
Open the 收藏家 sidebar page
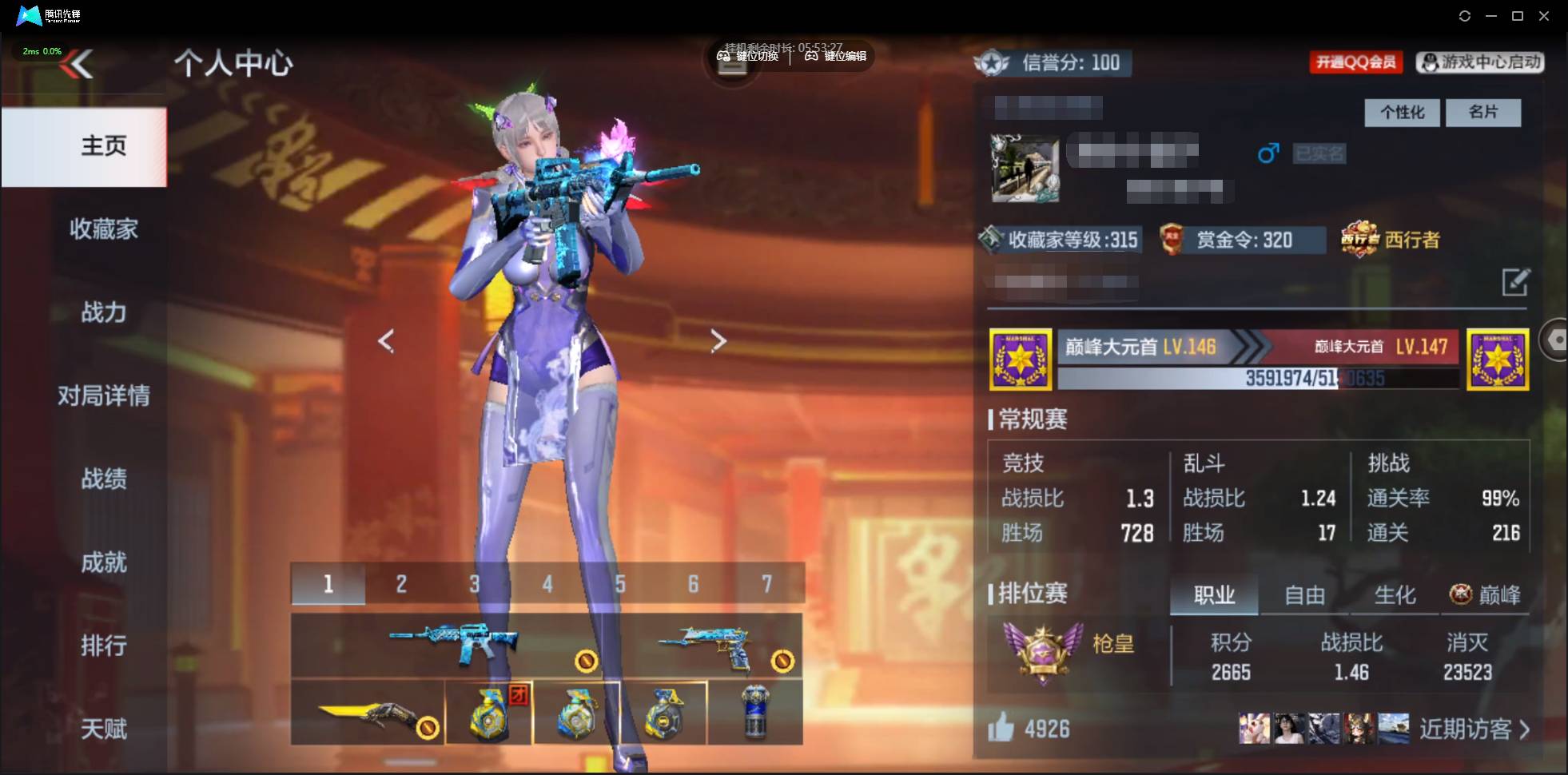pyautogui.click(x=103, y=229)
